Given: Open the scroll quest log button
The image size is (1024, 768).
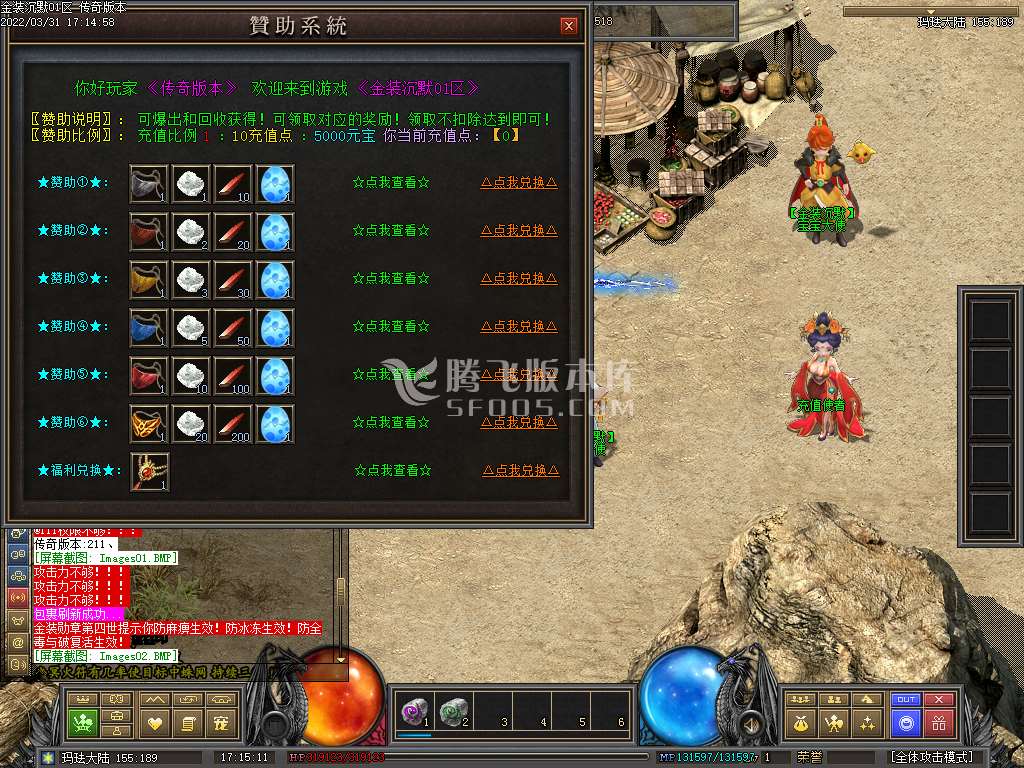Looking at the screenshot, I should tap(188, 722).
